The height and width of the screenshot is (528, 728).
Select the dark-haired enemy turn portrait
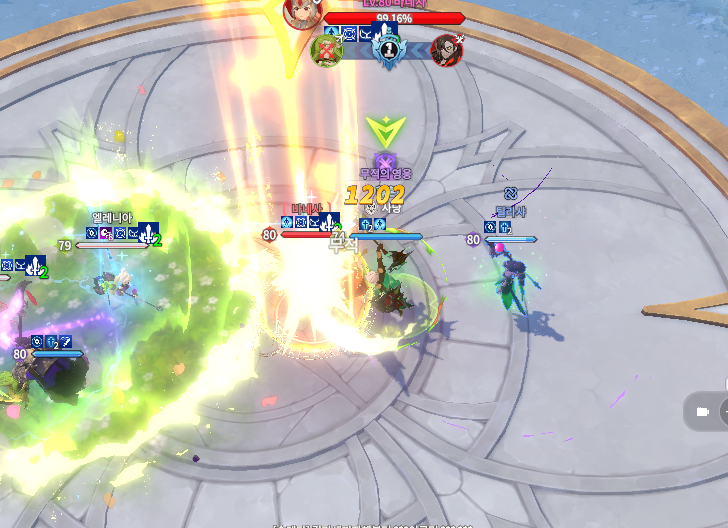[446, 50]
